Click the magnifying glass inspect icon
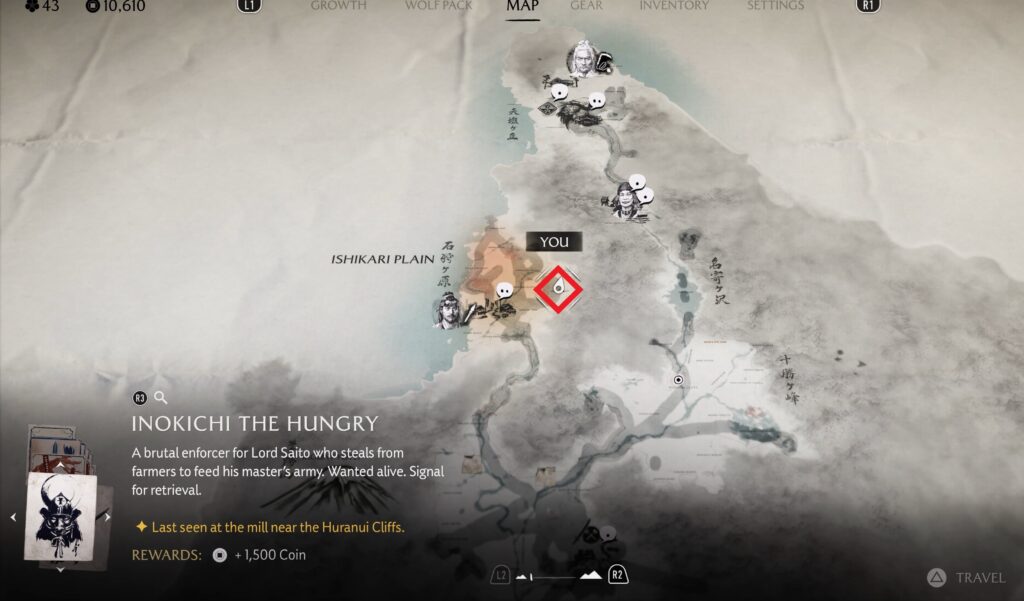1024x601 pixels. (161, 398)
